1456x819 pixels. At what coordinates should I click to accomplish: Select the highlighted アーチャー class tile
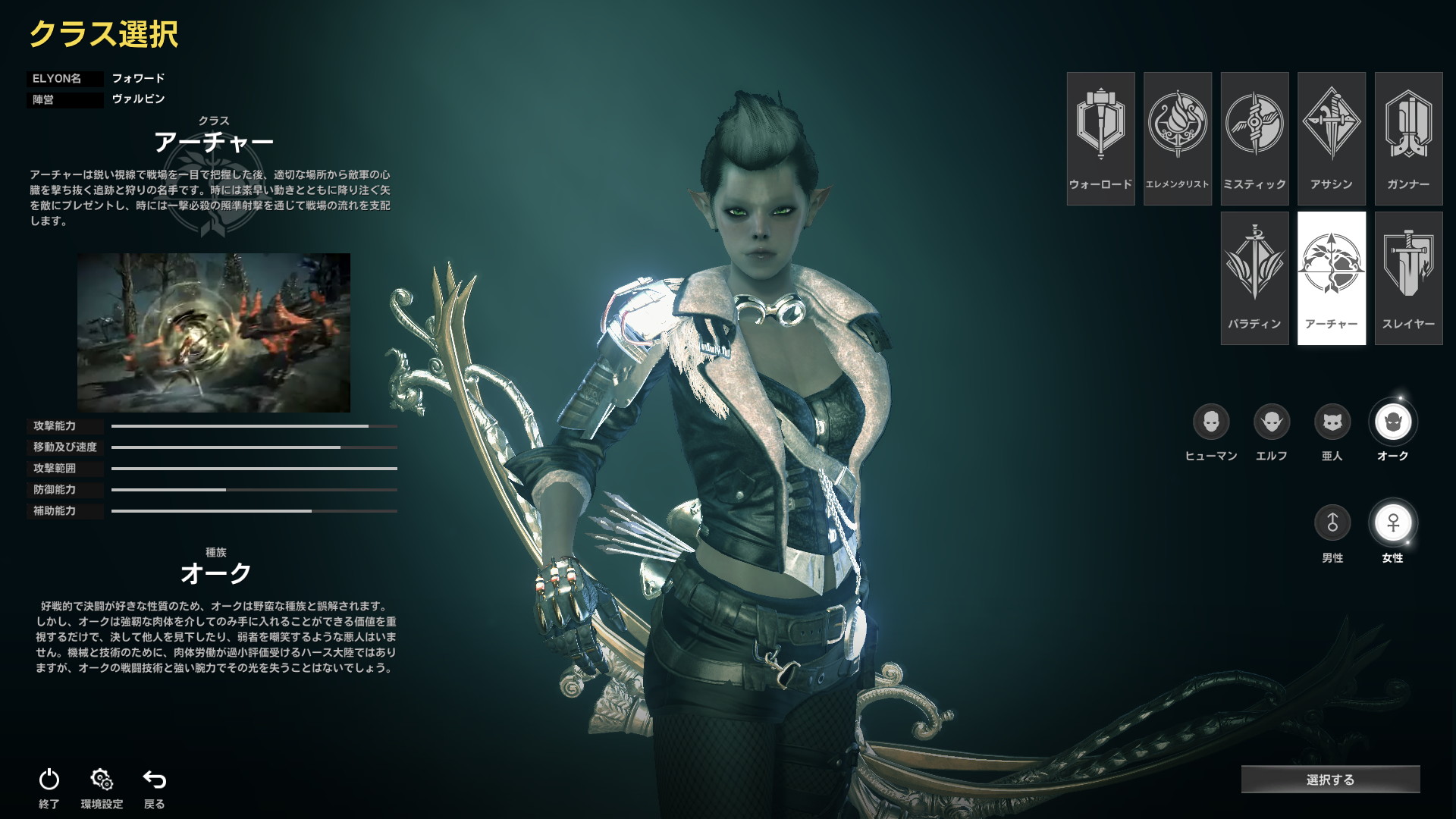1331,278
